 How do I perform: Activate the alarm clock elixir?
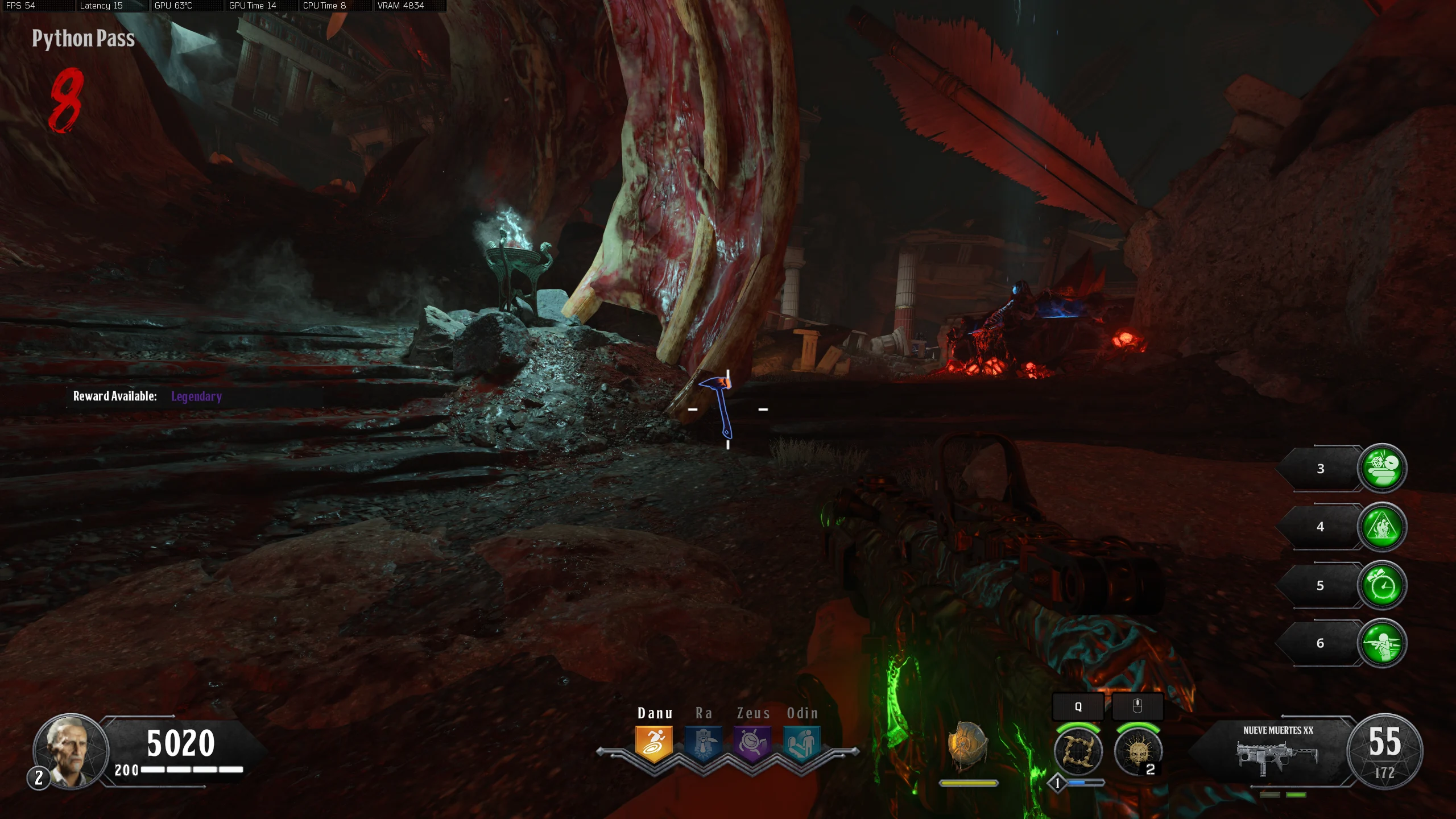click(1382, 585)
